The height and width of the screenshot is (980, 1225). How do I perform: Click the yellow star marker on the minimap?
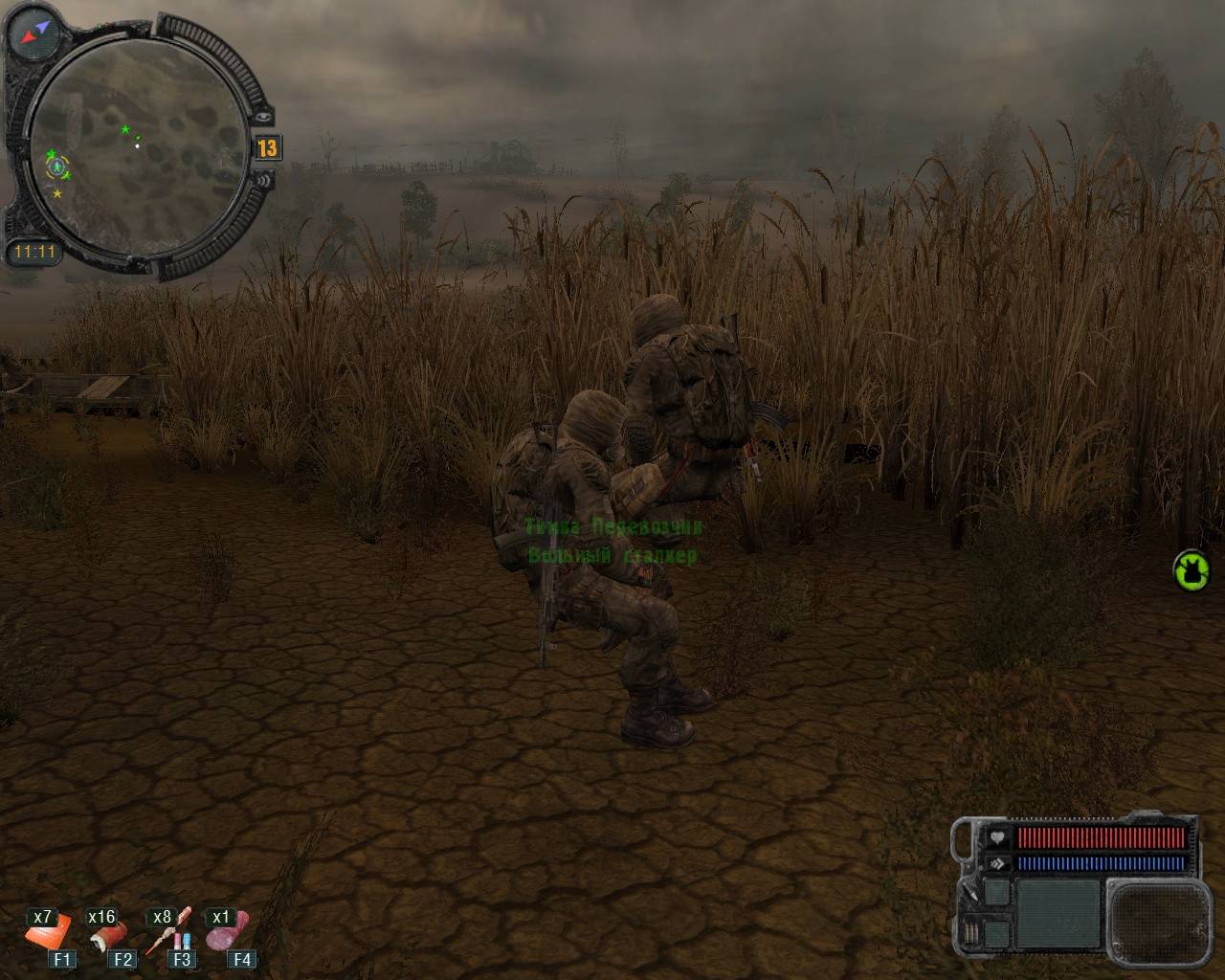coord(57,194)
